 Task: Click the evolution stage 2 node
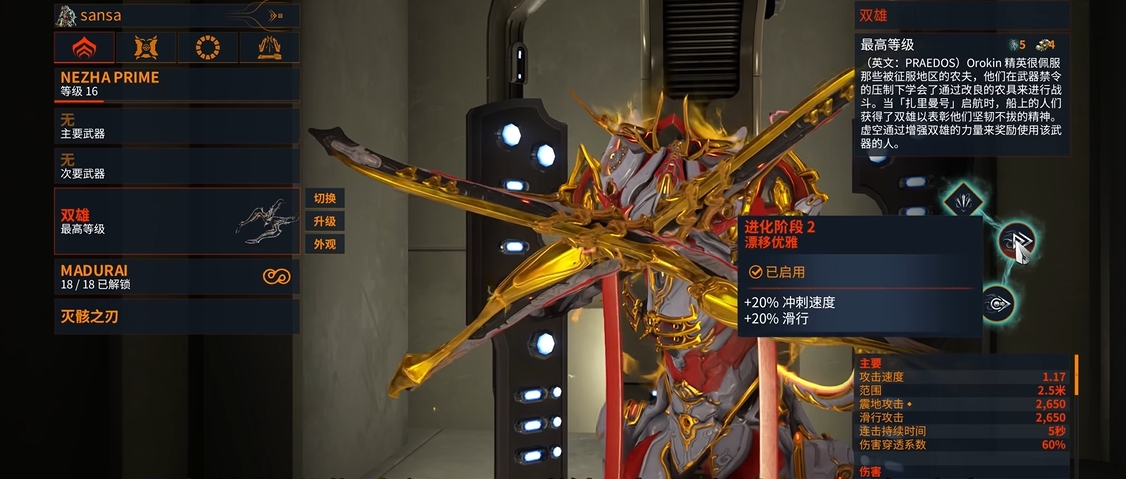1015,241
